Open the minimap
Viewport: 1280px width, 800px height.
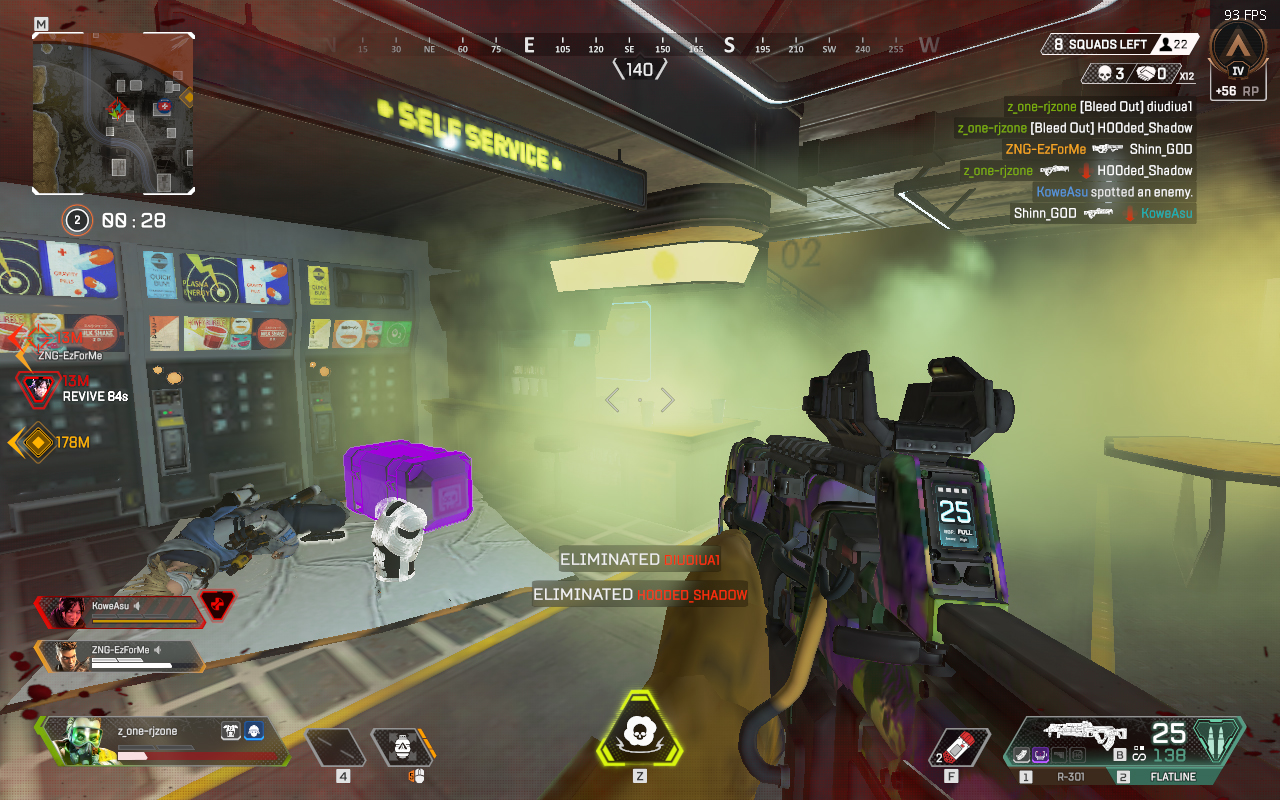click(113, 113)
